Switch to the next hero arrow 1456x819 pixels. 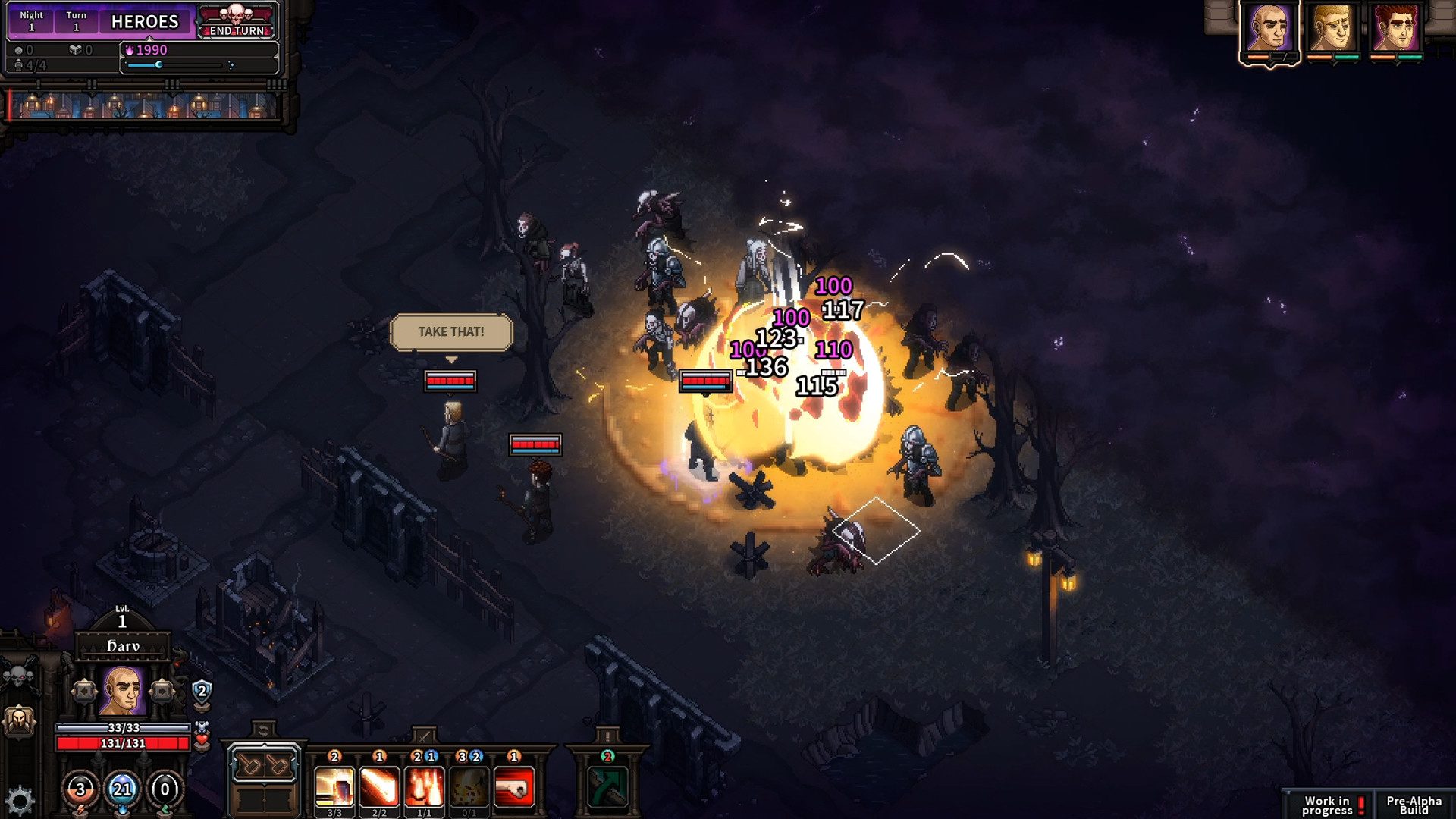click(162, 691)
